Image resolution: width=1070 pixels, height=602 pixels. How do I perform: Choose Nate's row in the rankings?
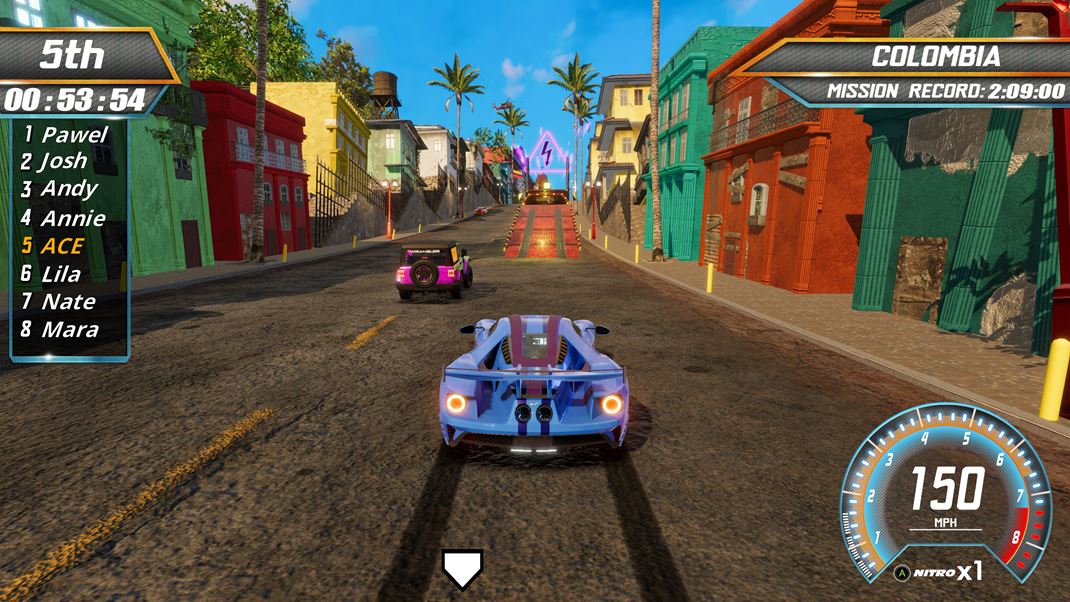[59, 301]
